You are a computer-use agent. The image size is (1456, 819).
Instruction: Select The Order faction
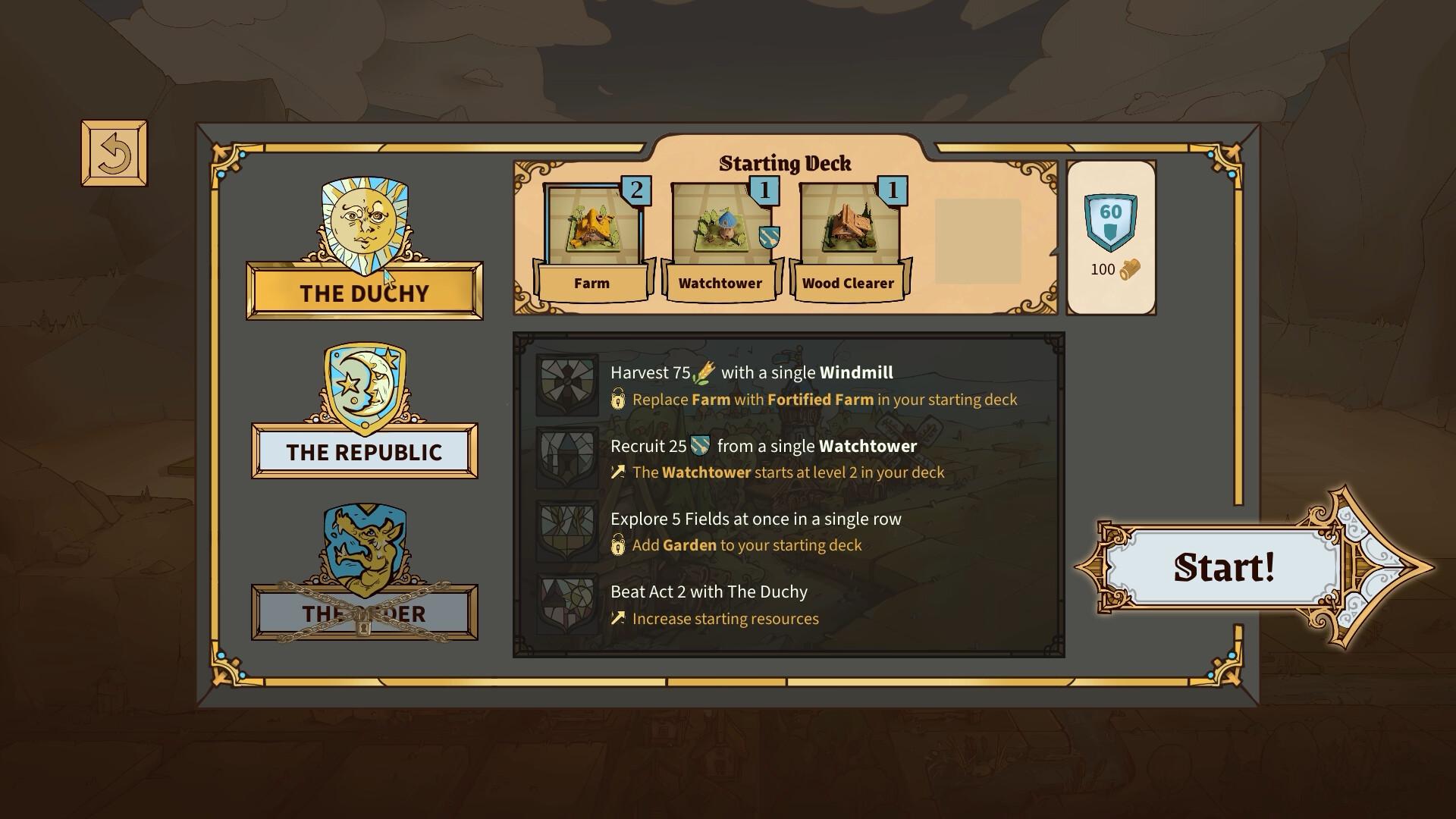(365, 614)
